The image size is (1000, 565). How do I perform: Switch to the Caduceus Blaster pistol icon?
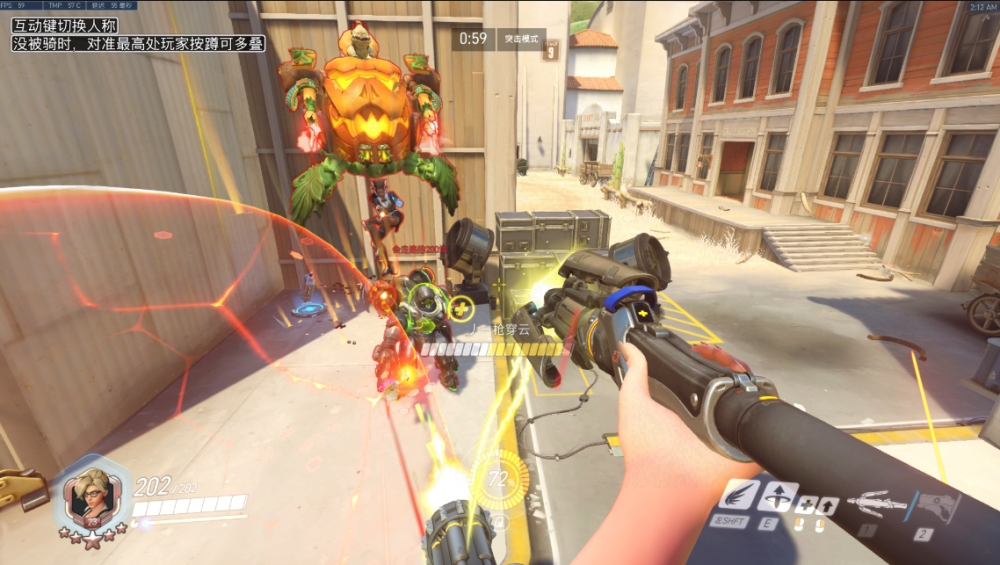pos(937,506)
